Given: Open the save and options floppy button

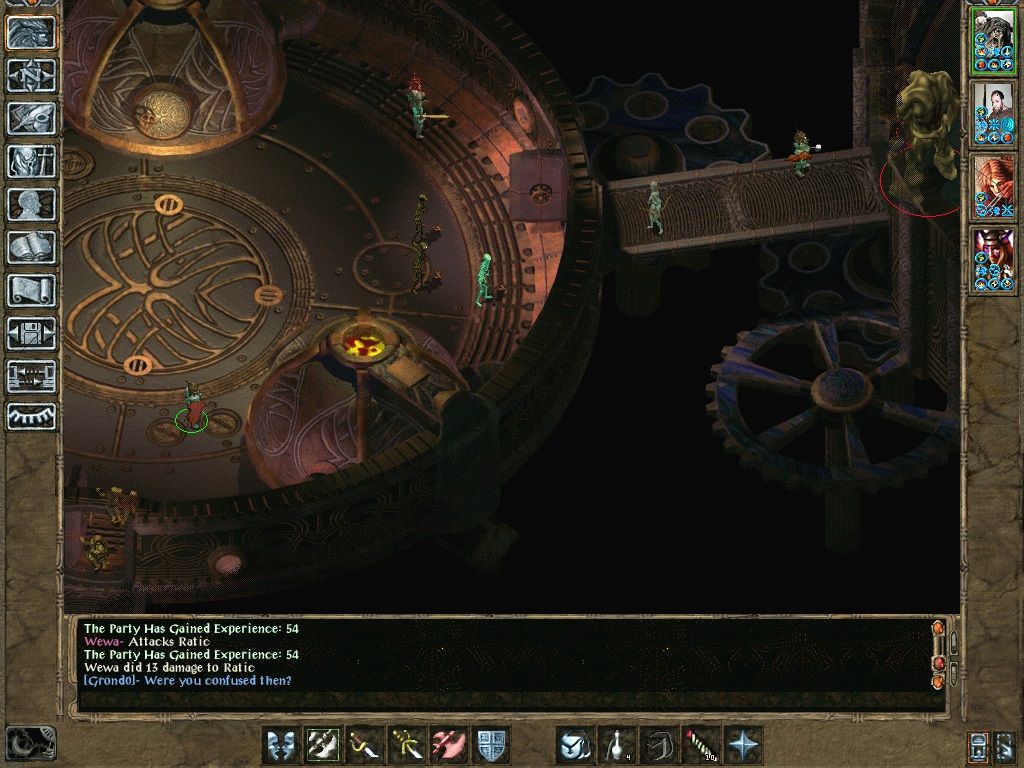Looking at the screenshot, I should pos(31,333).
